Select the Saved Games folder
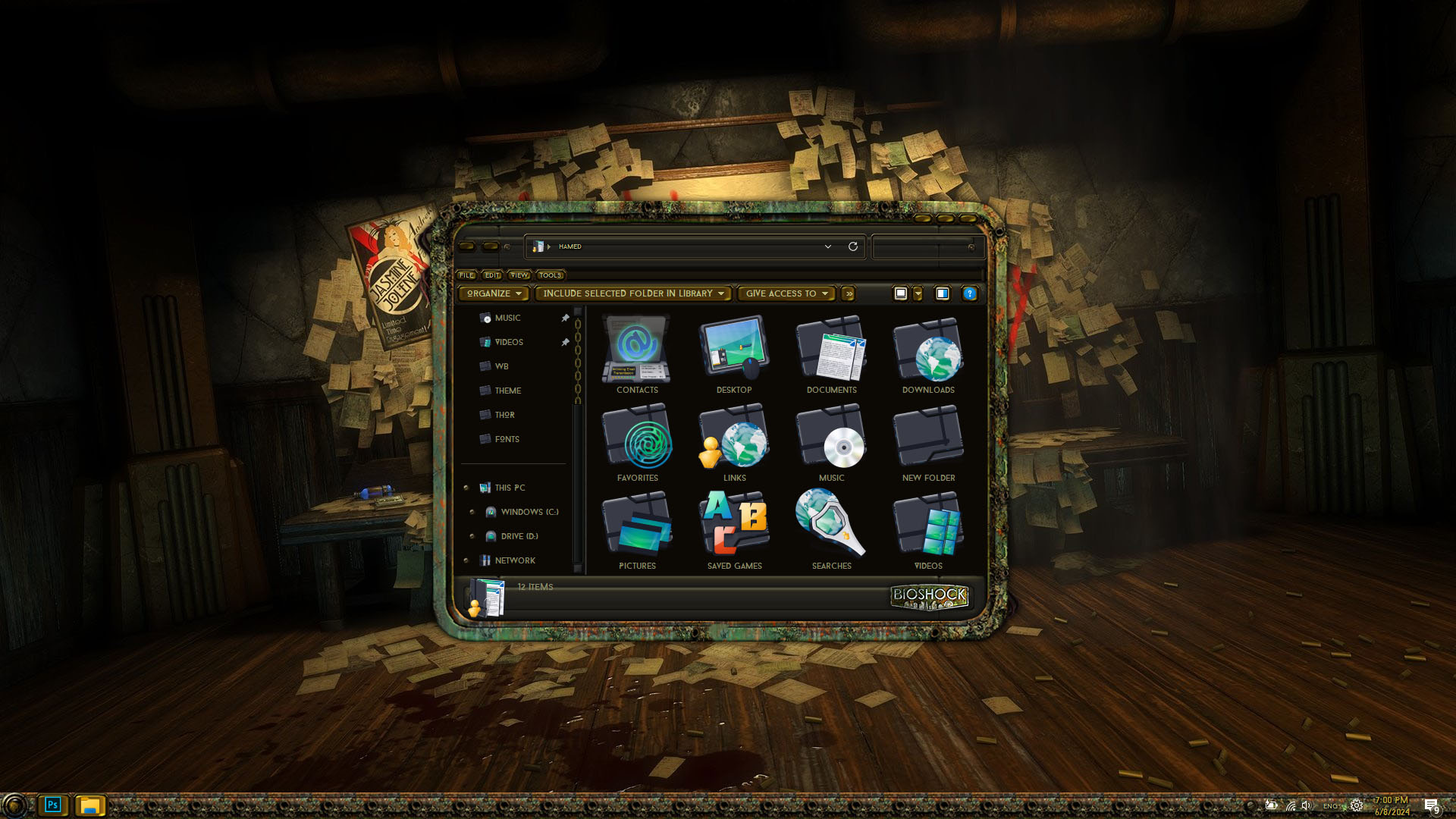Screen dimensions: 1456x819 tap(734, 529)
